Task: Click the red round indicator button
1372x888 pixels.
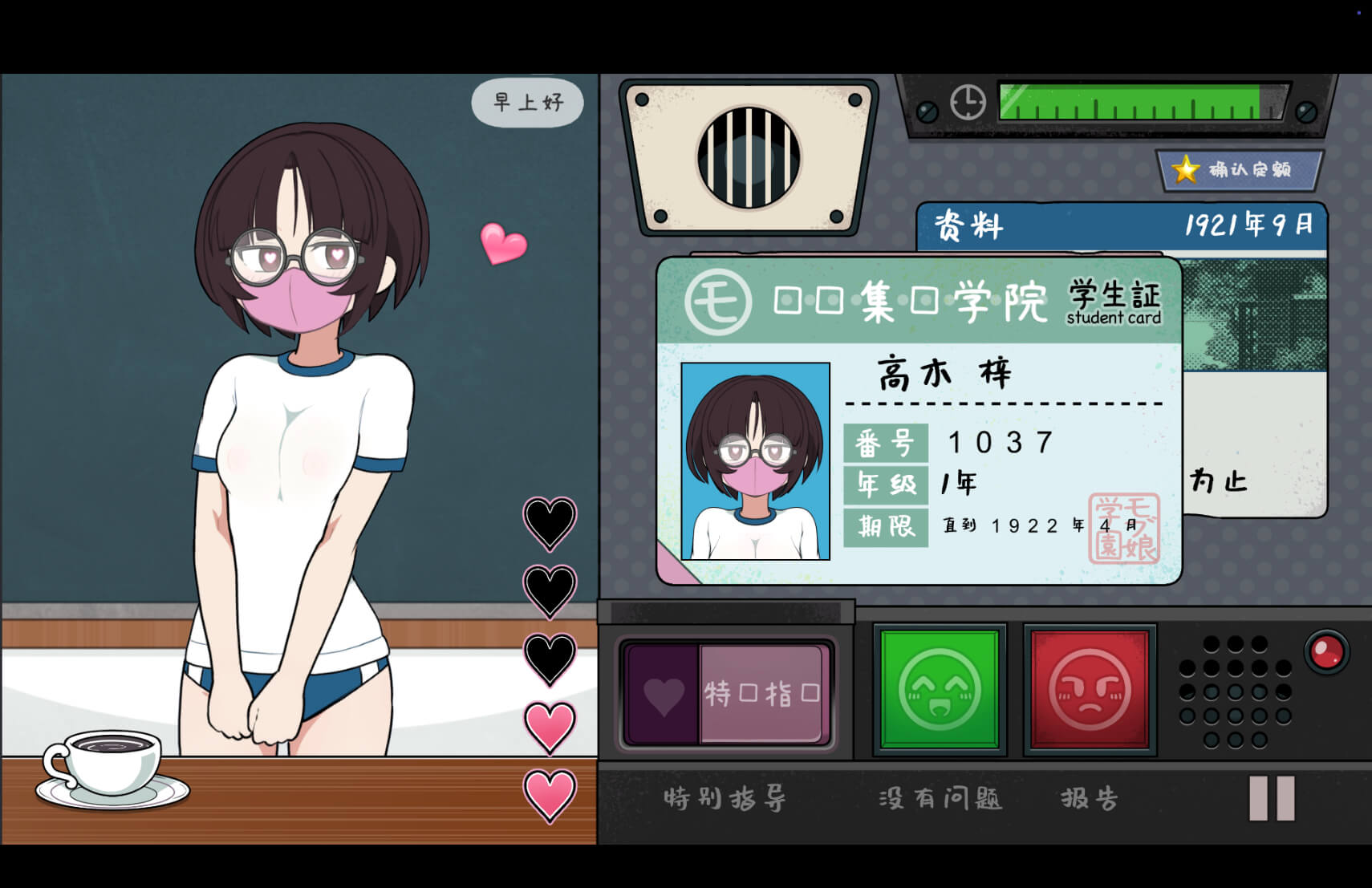Action: (x=1325, y=651)
